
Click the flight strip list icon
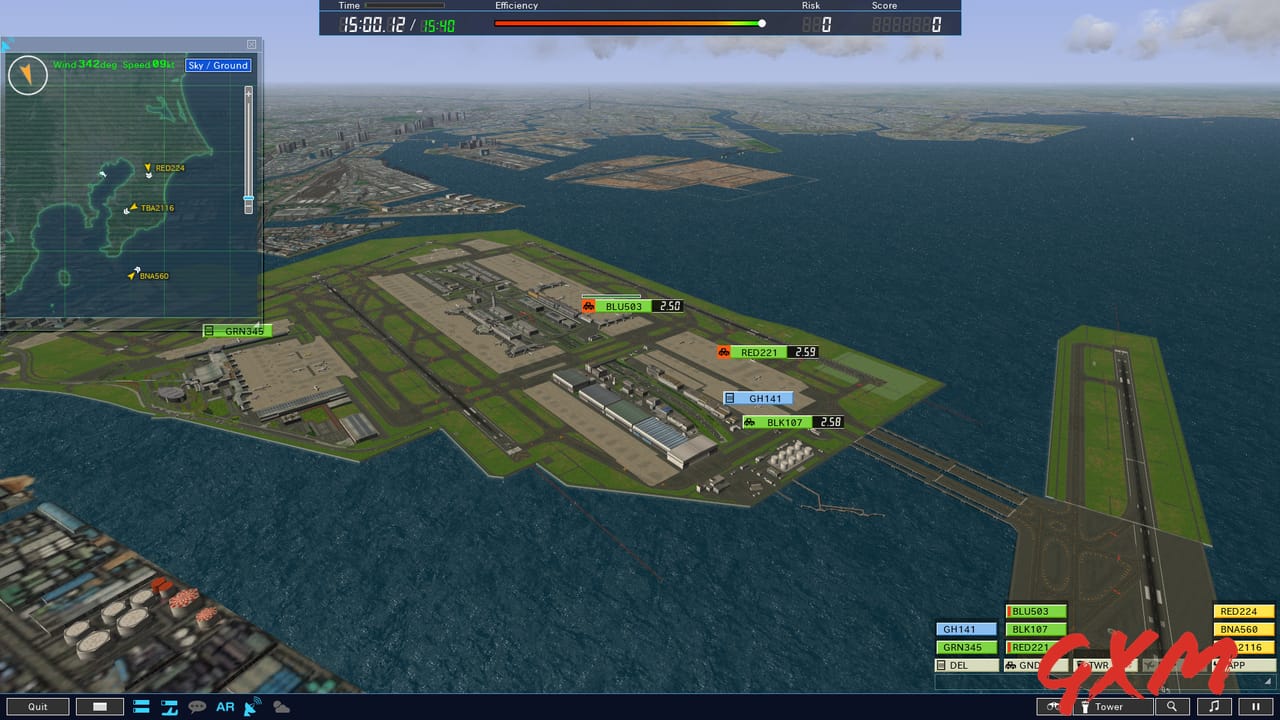[141, 707]
